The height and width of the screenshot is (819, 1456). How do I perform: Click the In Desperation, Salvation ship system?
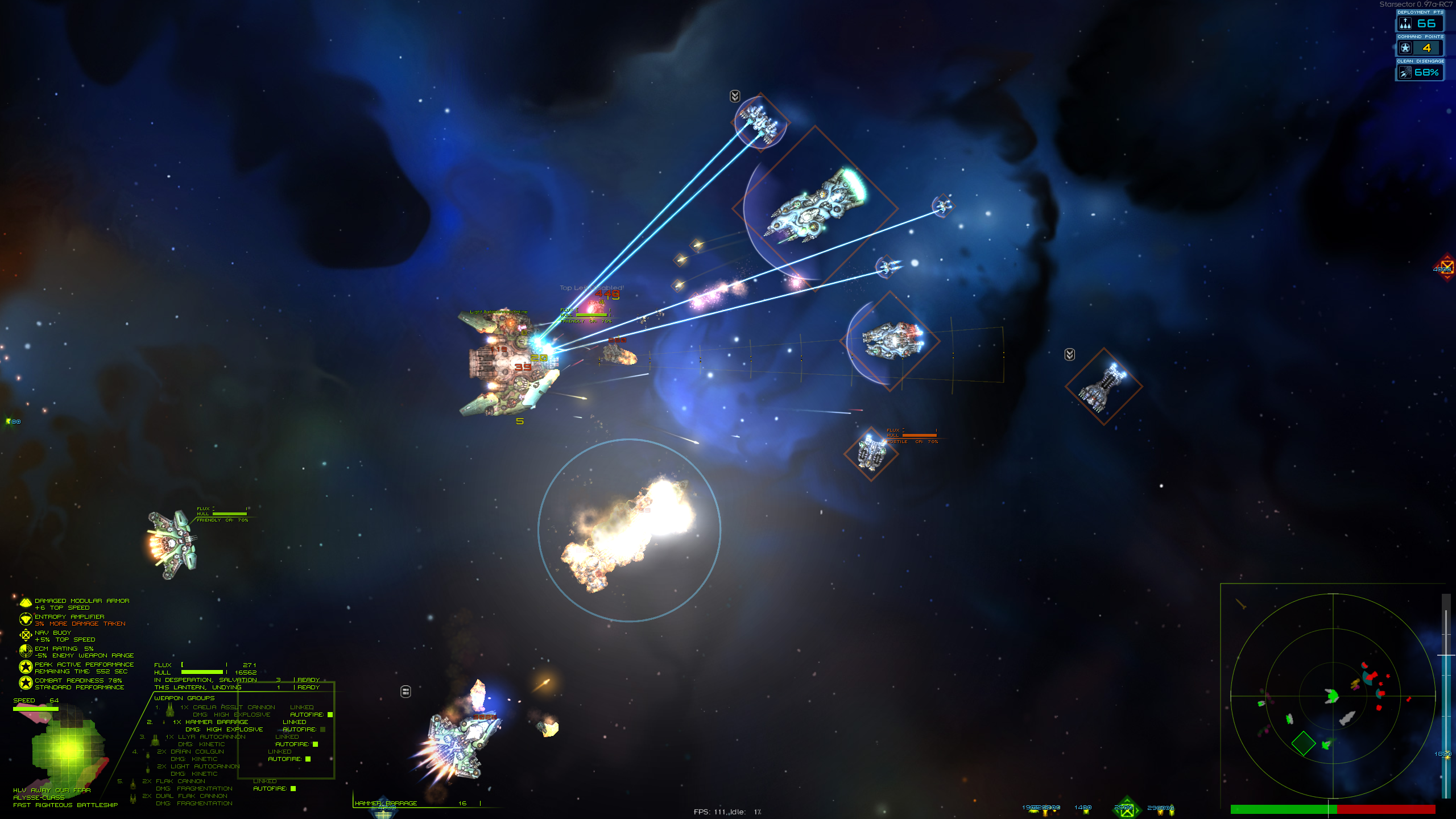pos(205,680)
